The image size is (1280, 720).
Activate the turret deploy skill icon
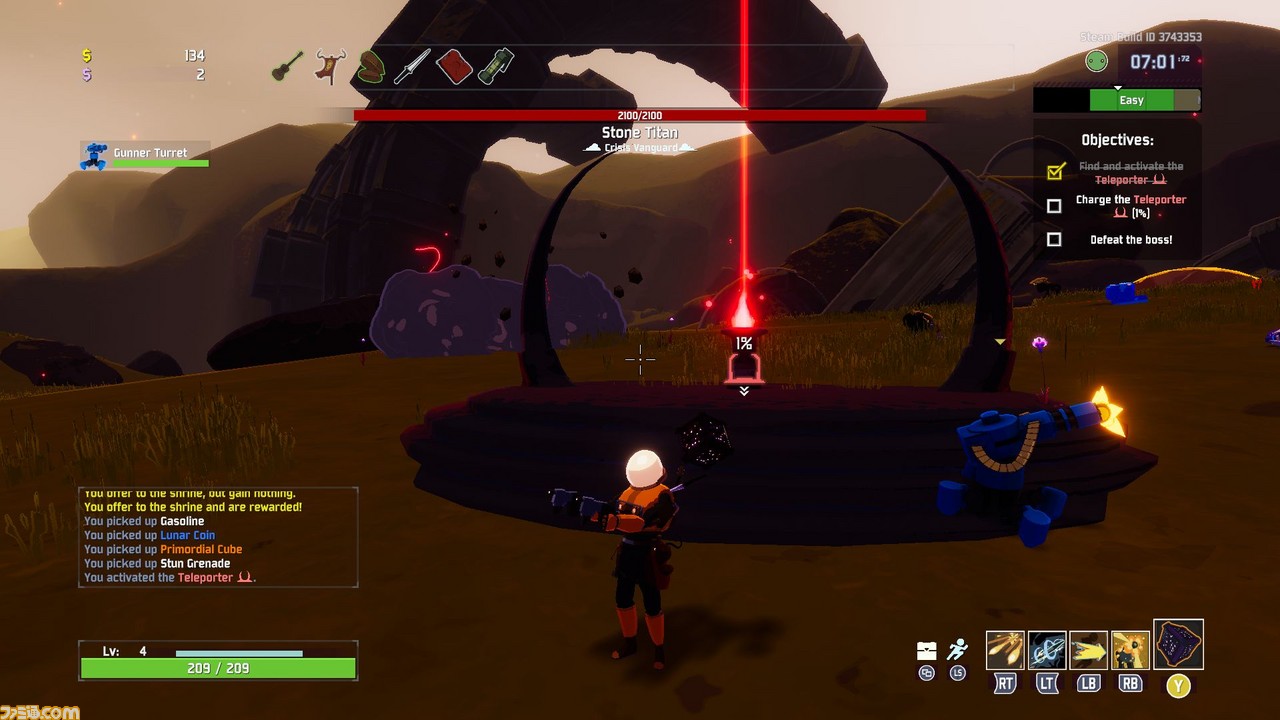(x=1130, y=650)
